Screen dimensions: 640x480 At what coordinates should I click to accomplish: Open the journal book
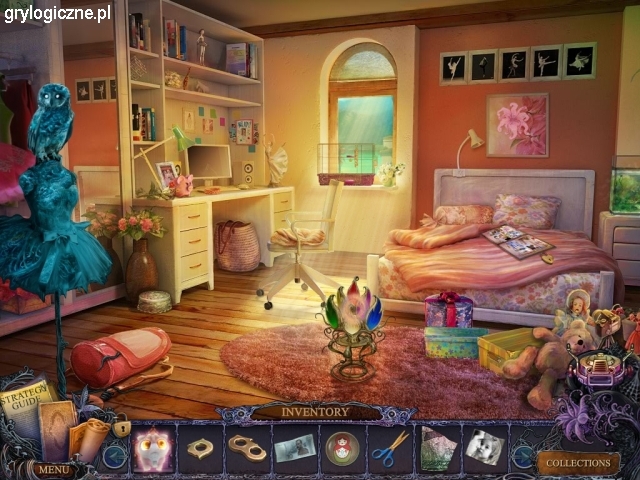tap(57, 420)
